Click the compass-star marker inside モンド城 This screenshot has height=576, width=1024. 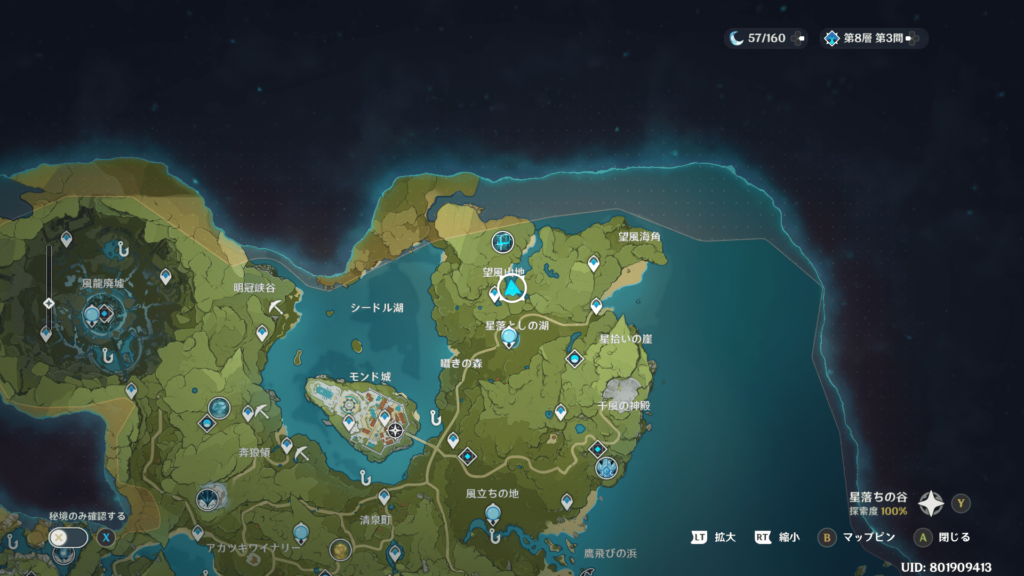coord(396,430)
